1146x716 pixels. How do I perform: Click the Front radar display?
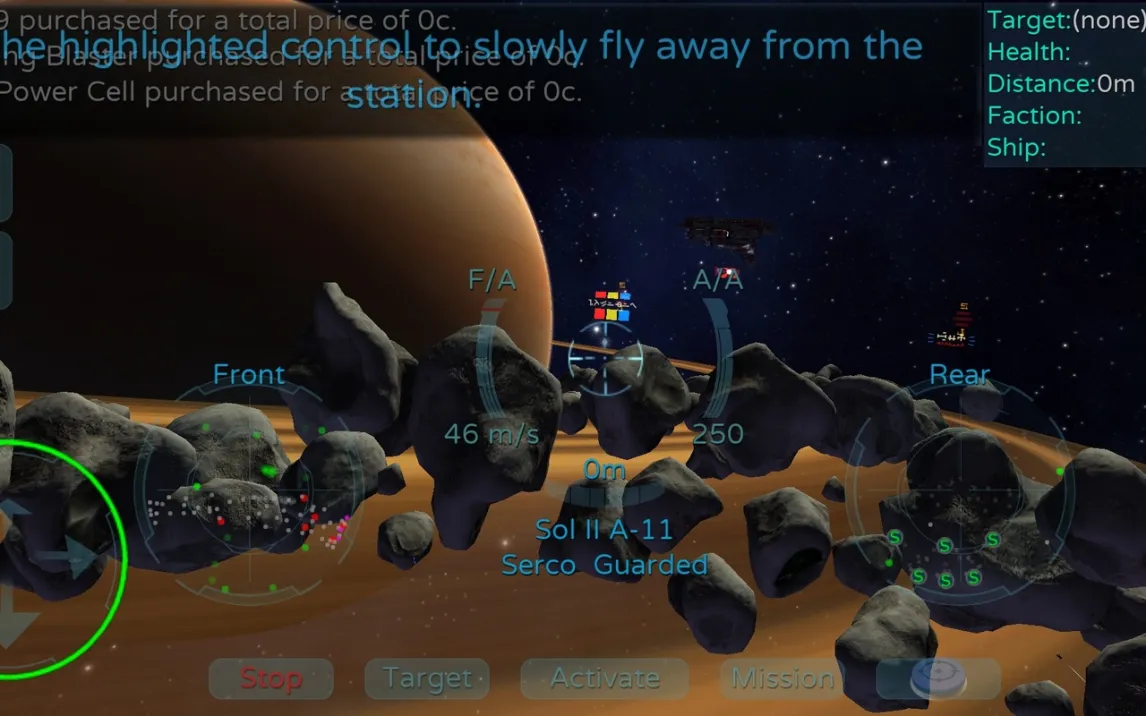pos(248,492)
